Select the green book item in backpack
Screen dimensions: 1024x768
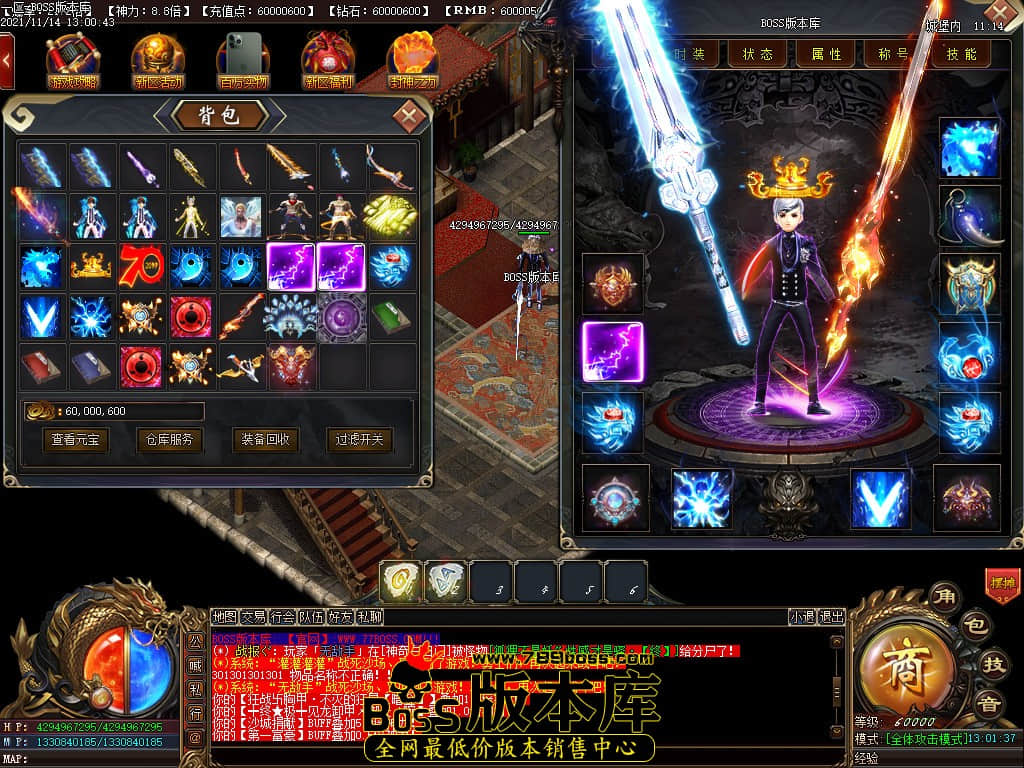point(392,316)
